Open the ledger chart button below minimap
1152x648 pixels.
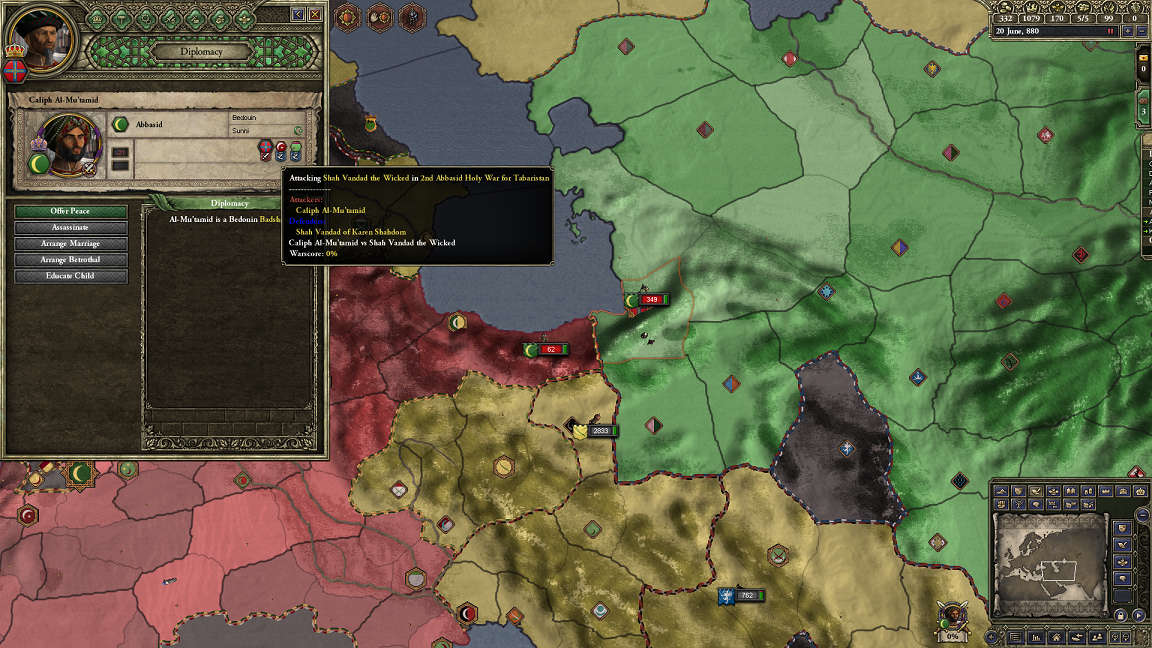coord(1037,636)
